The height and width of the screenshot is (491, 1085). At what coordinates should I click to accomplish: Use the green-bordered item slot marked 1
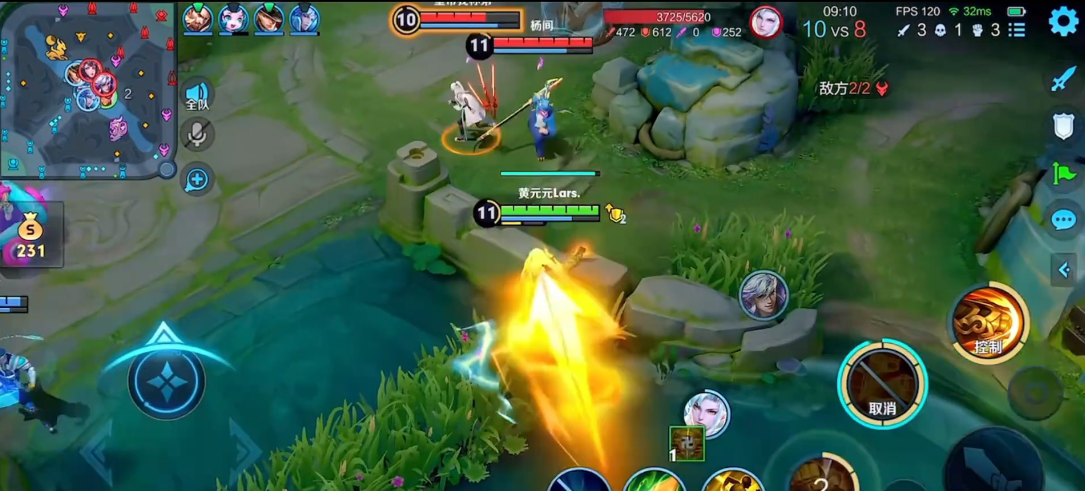(687, 444)
